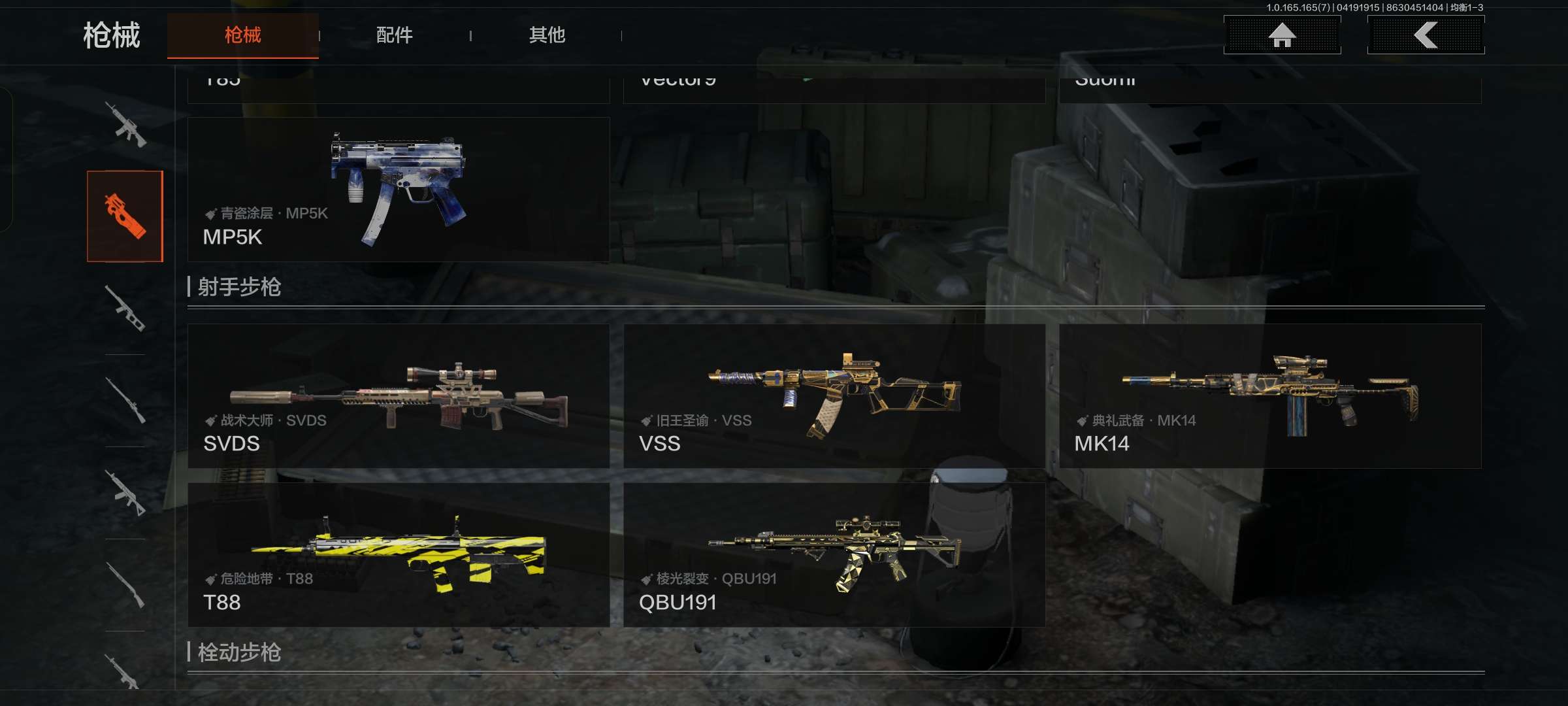The height and width of the screenshot is (706, 1568).
Task: Go to the home screen
Action: point(1282,35)
